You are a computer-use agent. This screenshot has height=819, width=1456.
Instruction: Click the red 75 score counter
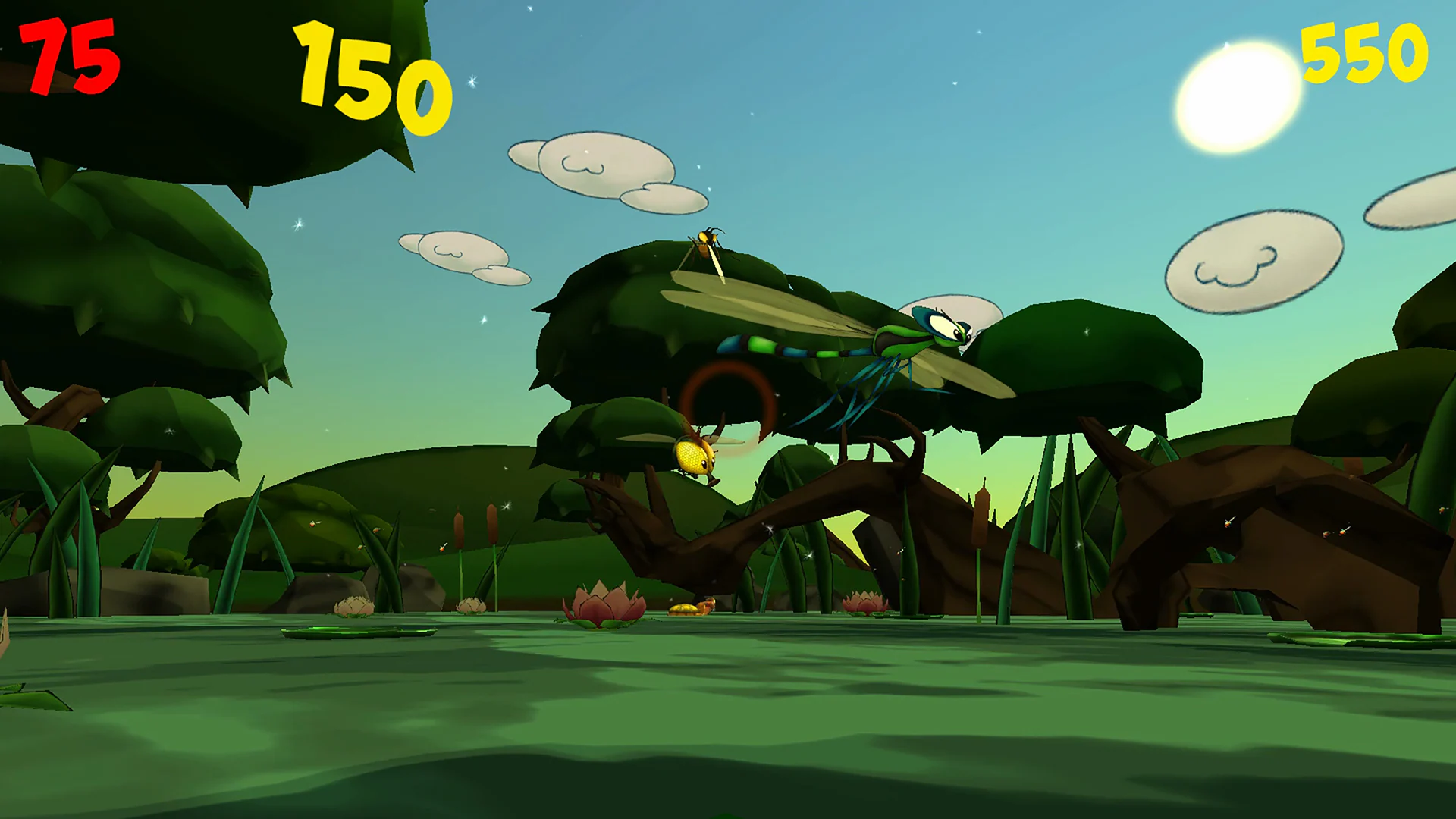[68, 57]
